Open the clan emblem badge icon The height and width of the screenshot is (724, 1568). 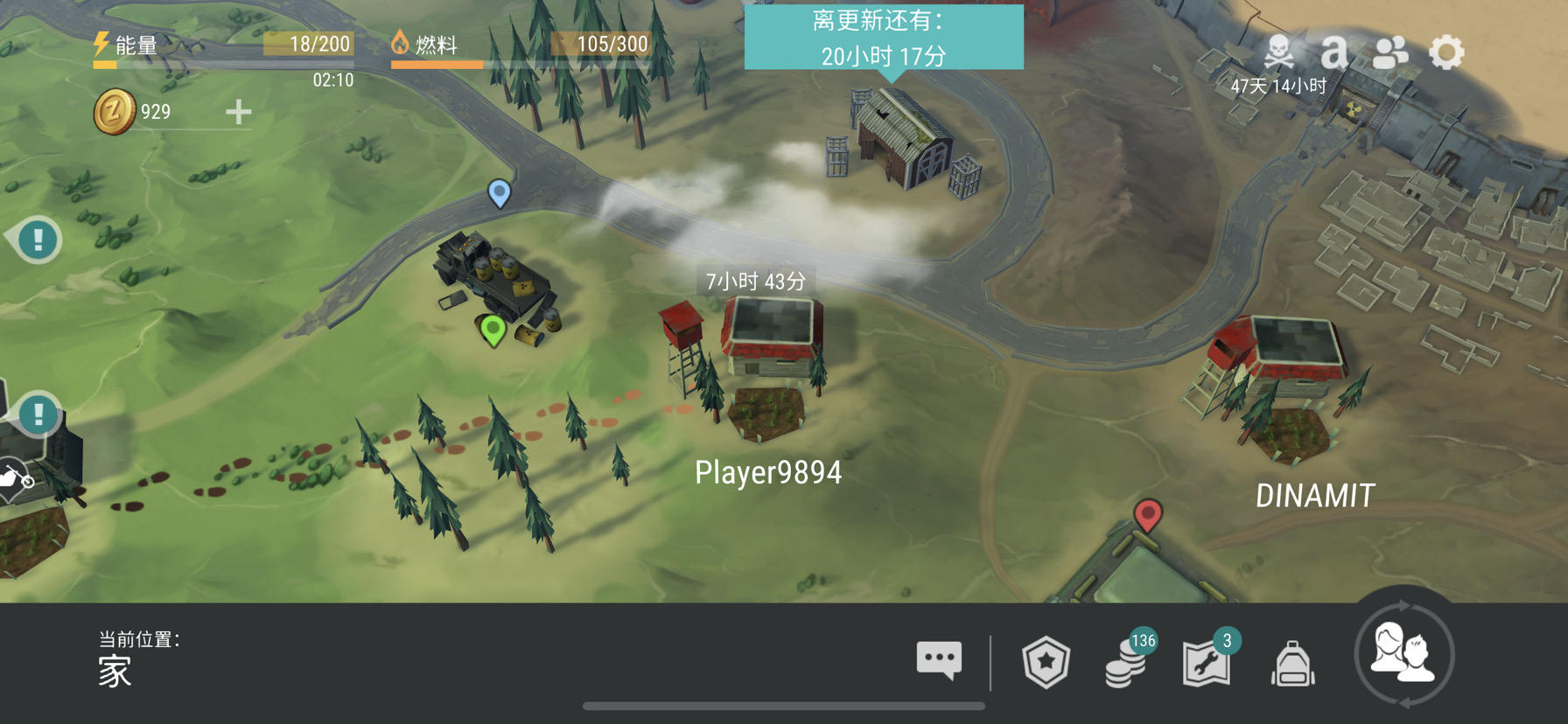[x=1045, y=662]
